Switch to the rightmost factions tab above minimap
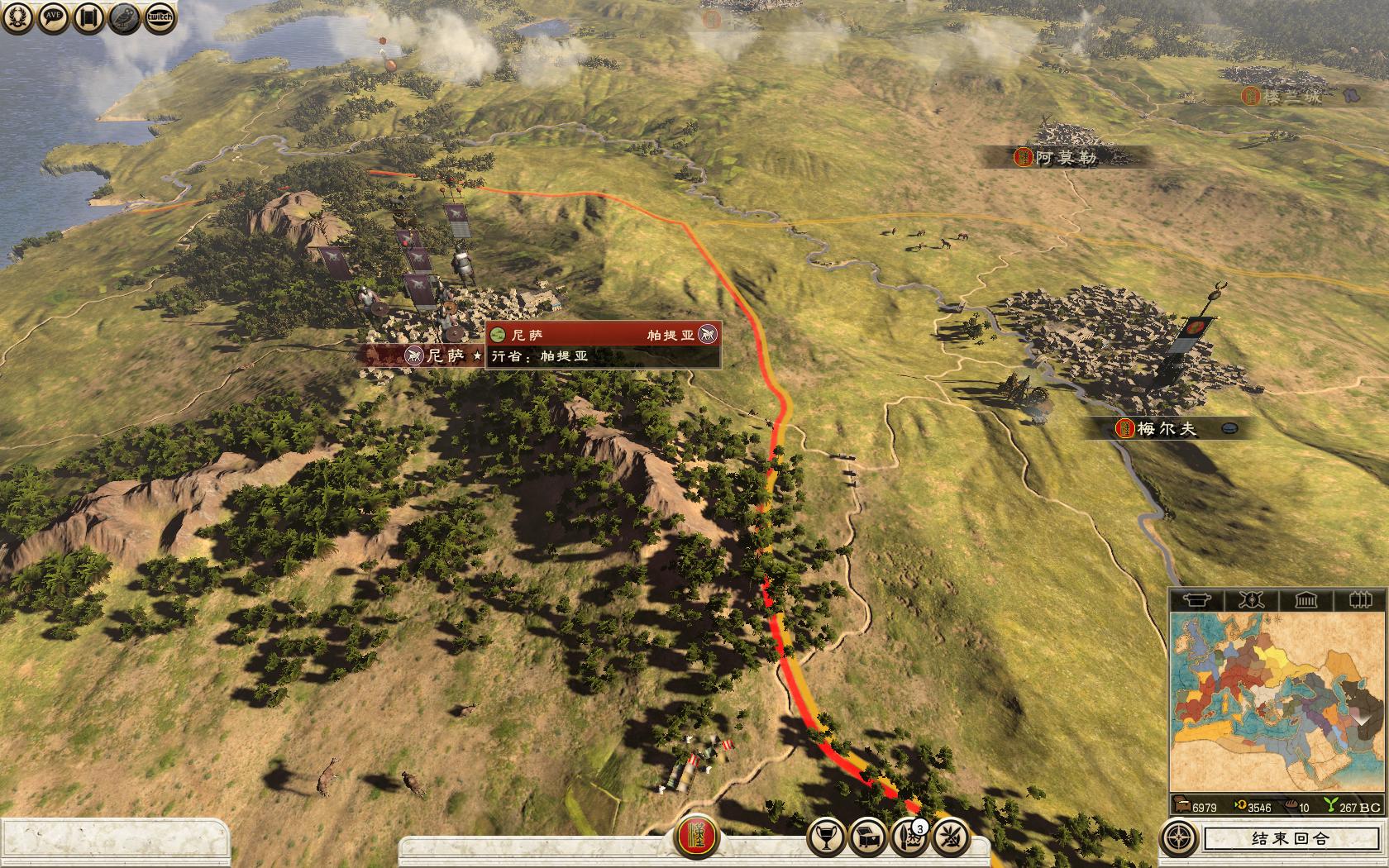 click(x=1358, y=599)
